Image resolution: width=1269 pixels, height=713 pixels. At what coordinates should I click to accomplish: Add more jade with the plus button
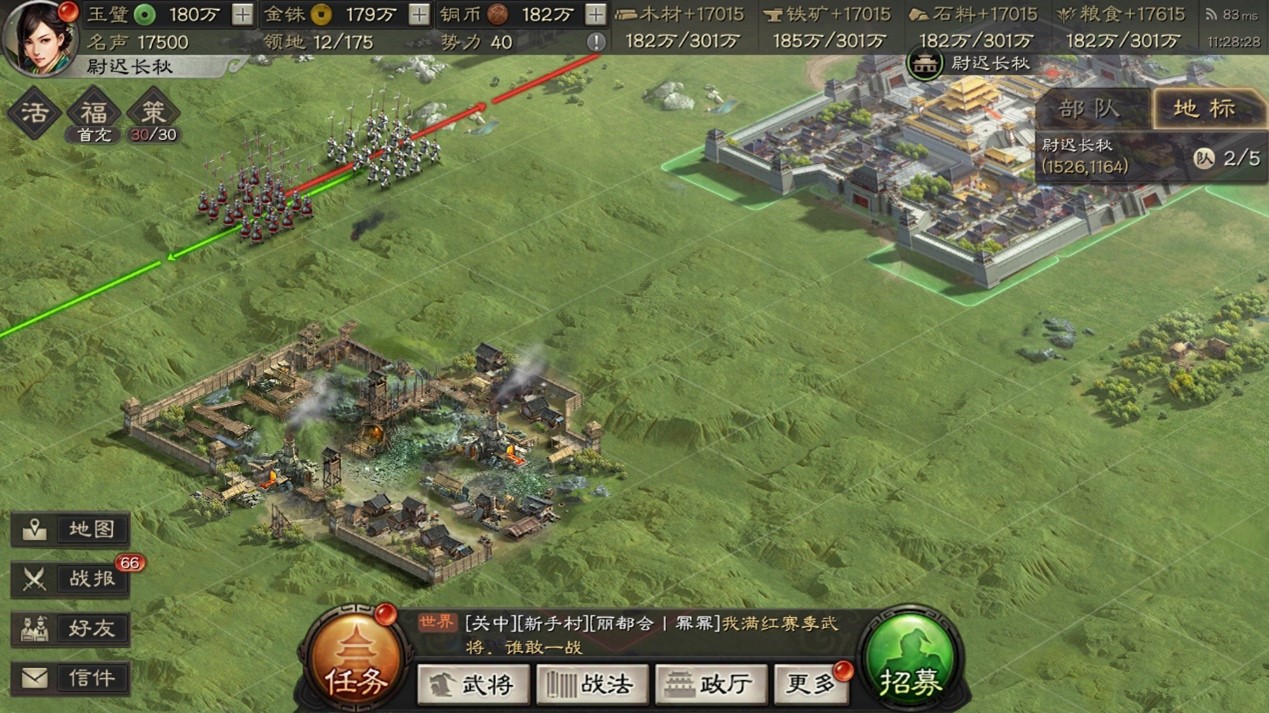pos(242,14)
